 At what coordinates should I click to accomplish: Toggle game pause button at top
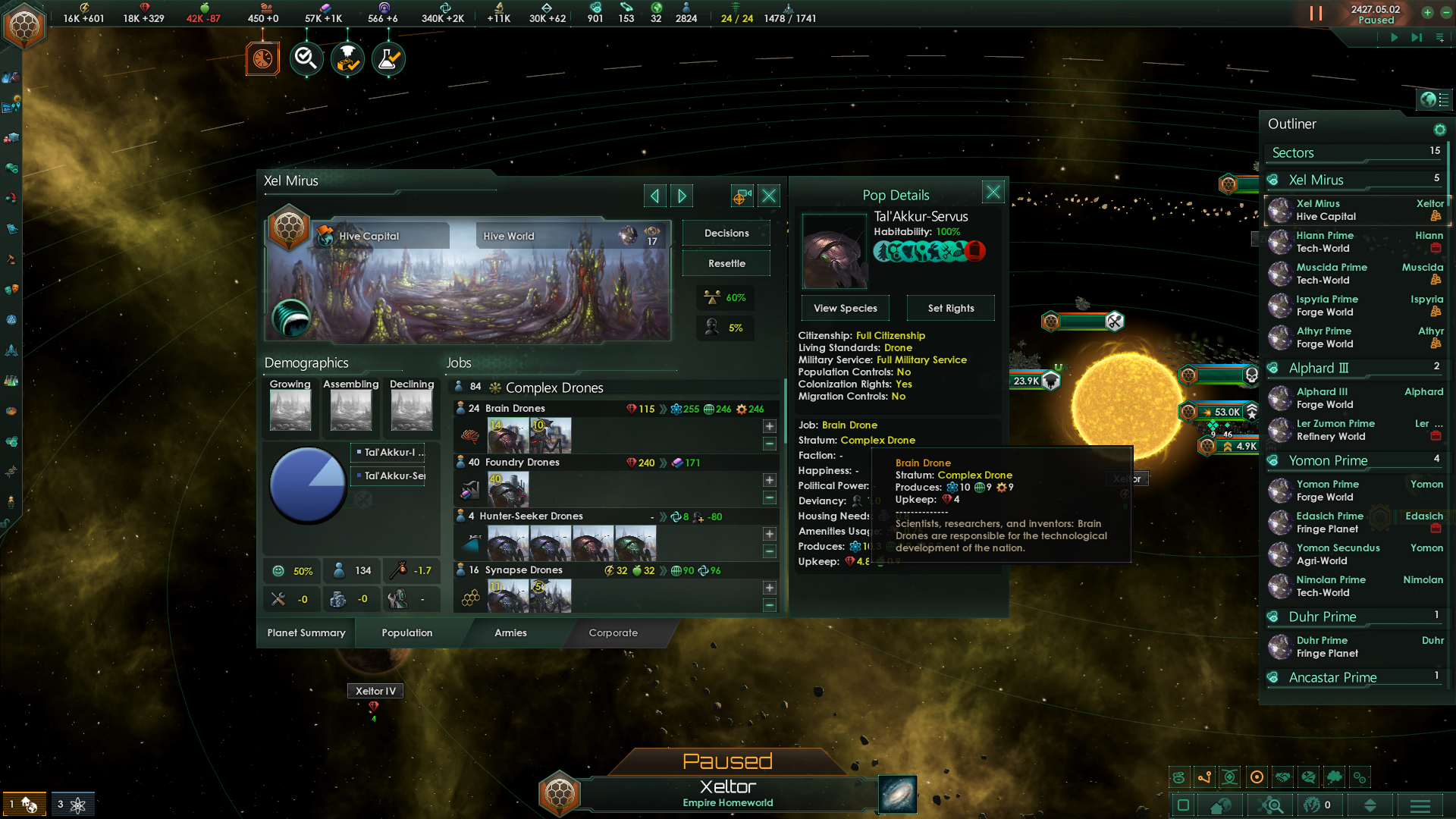[1316, 14]
